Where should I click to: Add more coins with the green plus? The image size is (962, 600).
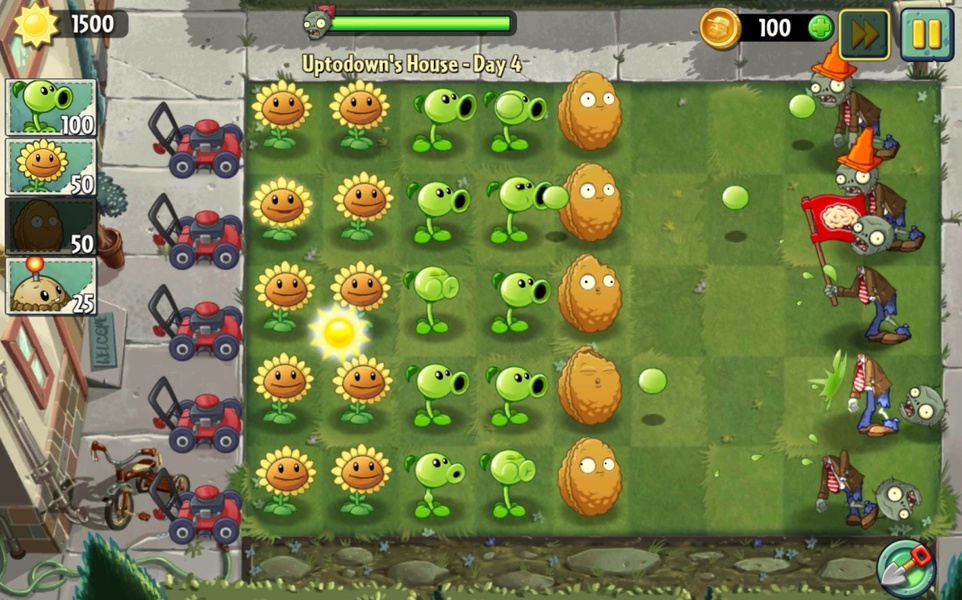point(820,28)
